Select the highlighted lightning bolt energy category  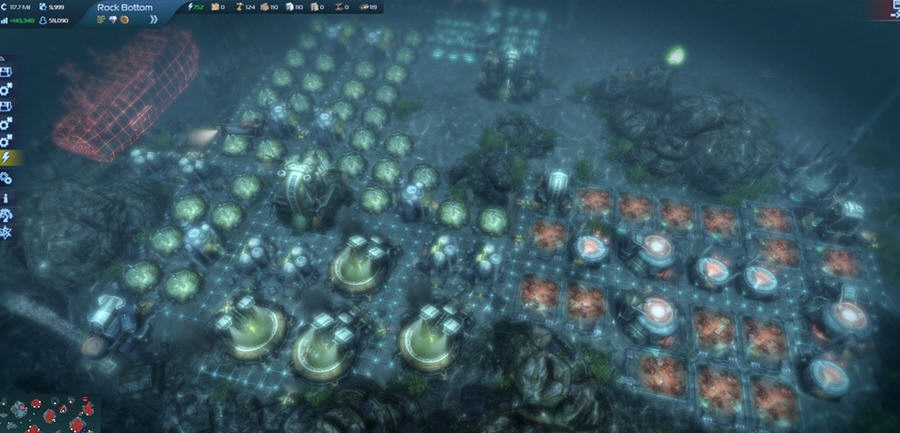[x=7, y=157]
